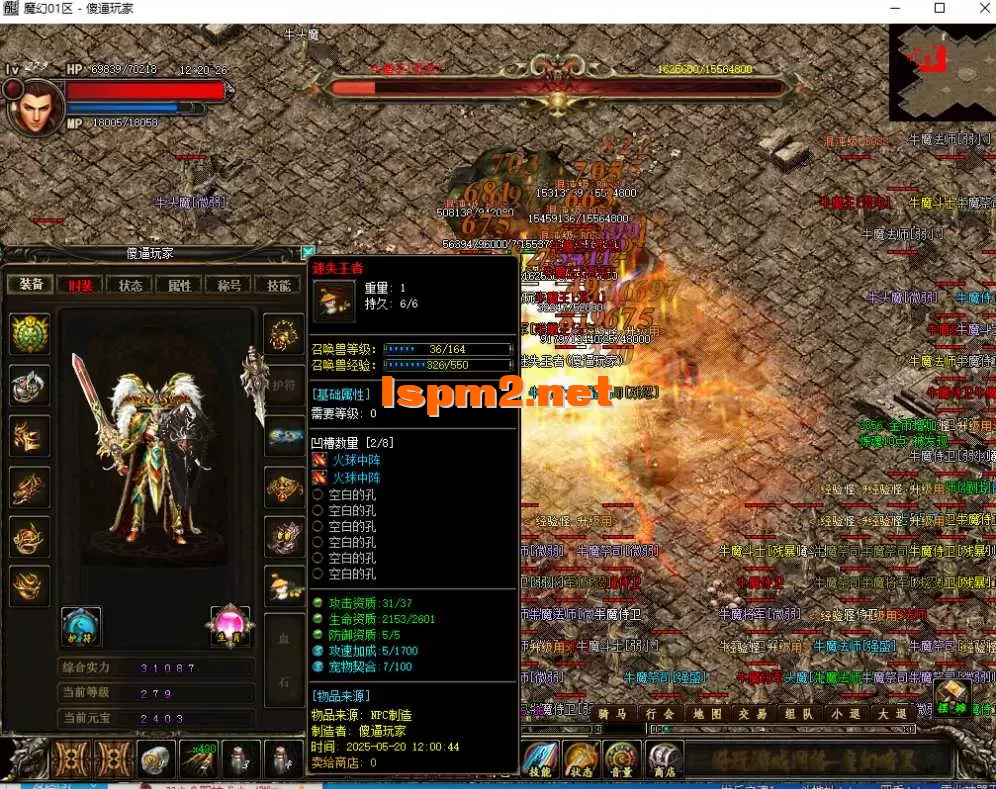
Task: Maximize the game window
Action: pyautogui.click(x=939, y=9)
